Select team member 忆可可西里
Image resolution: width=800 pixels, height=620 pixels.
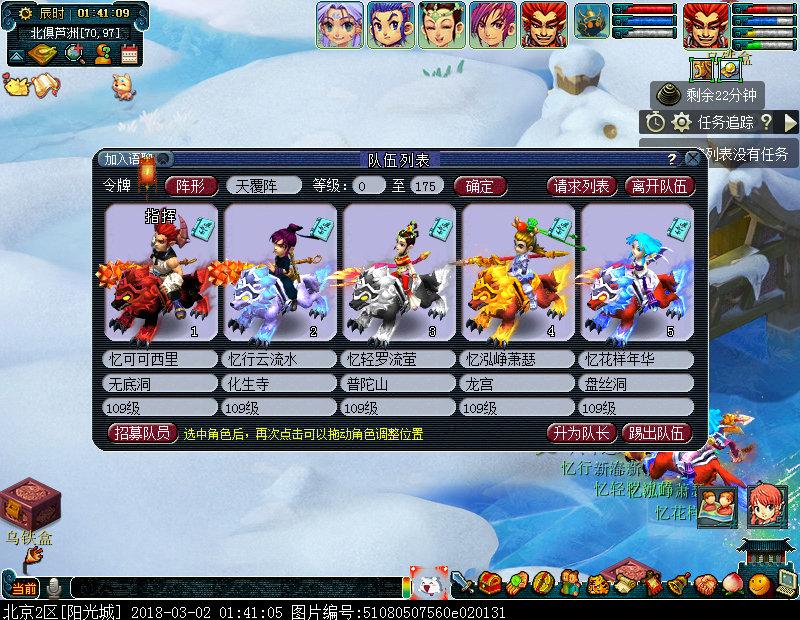[159, 272]
